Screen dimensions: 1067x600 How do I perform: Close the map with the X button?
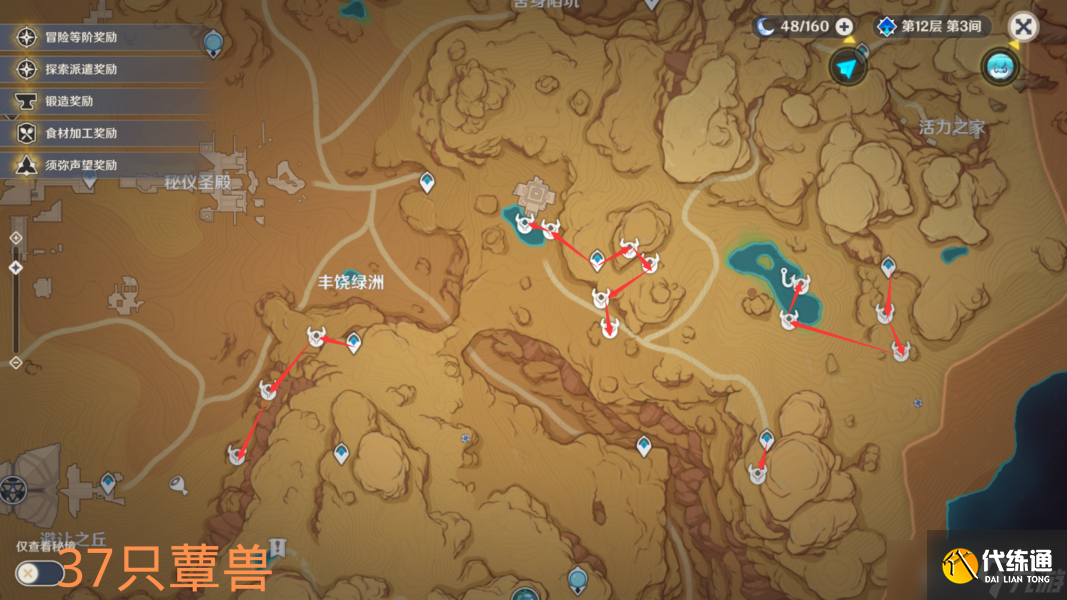[1022, 27]
